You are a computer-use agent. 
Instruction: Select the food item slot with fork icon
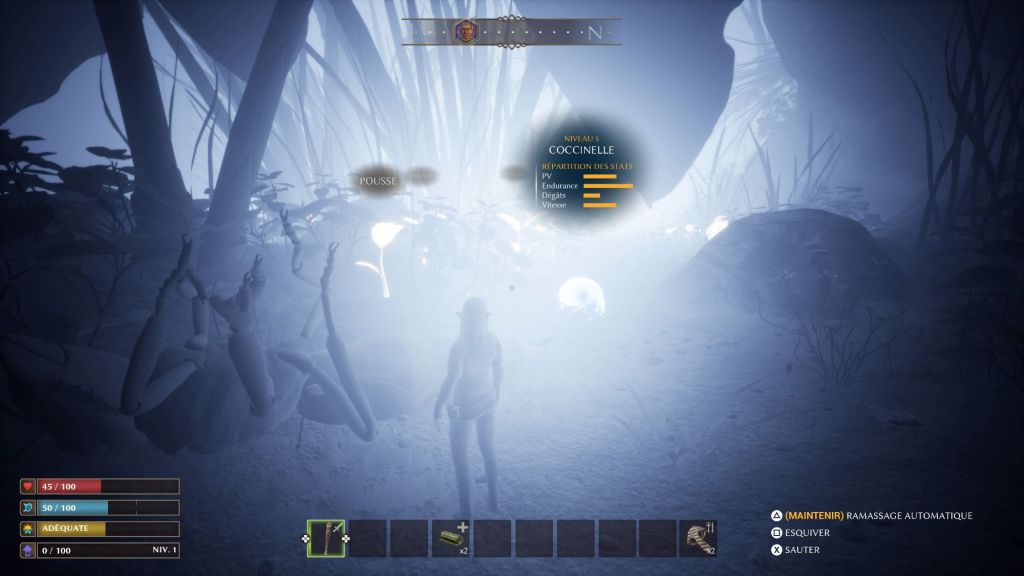[x=699, y=538]
